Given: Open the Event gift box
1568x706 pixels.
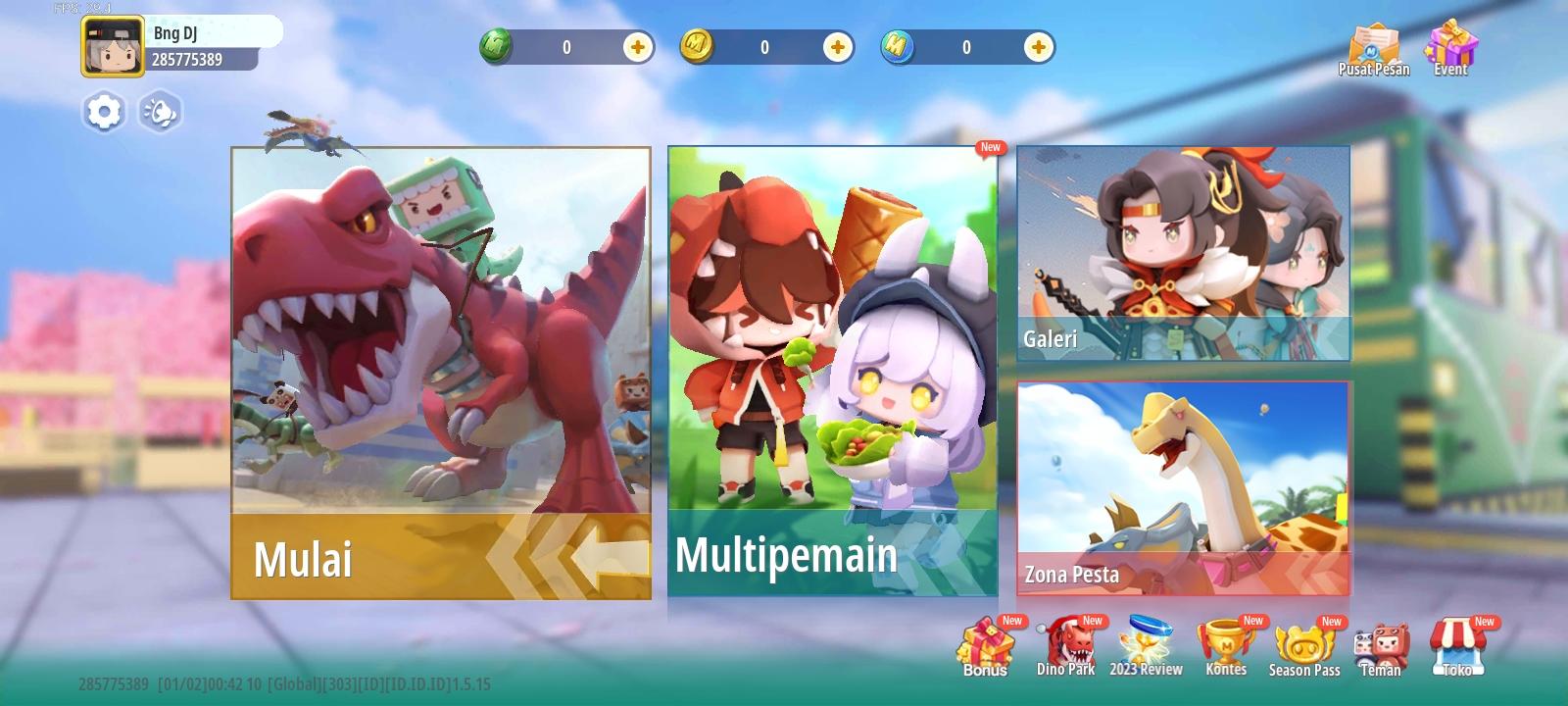Looking at the screenshot, I should 1449,44.
